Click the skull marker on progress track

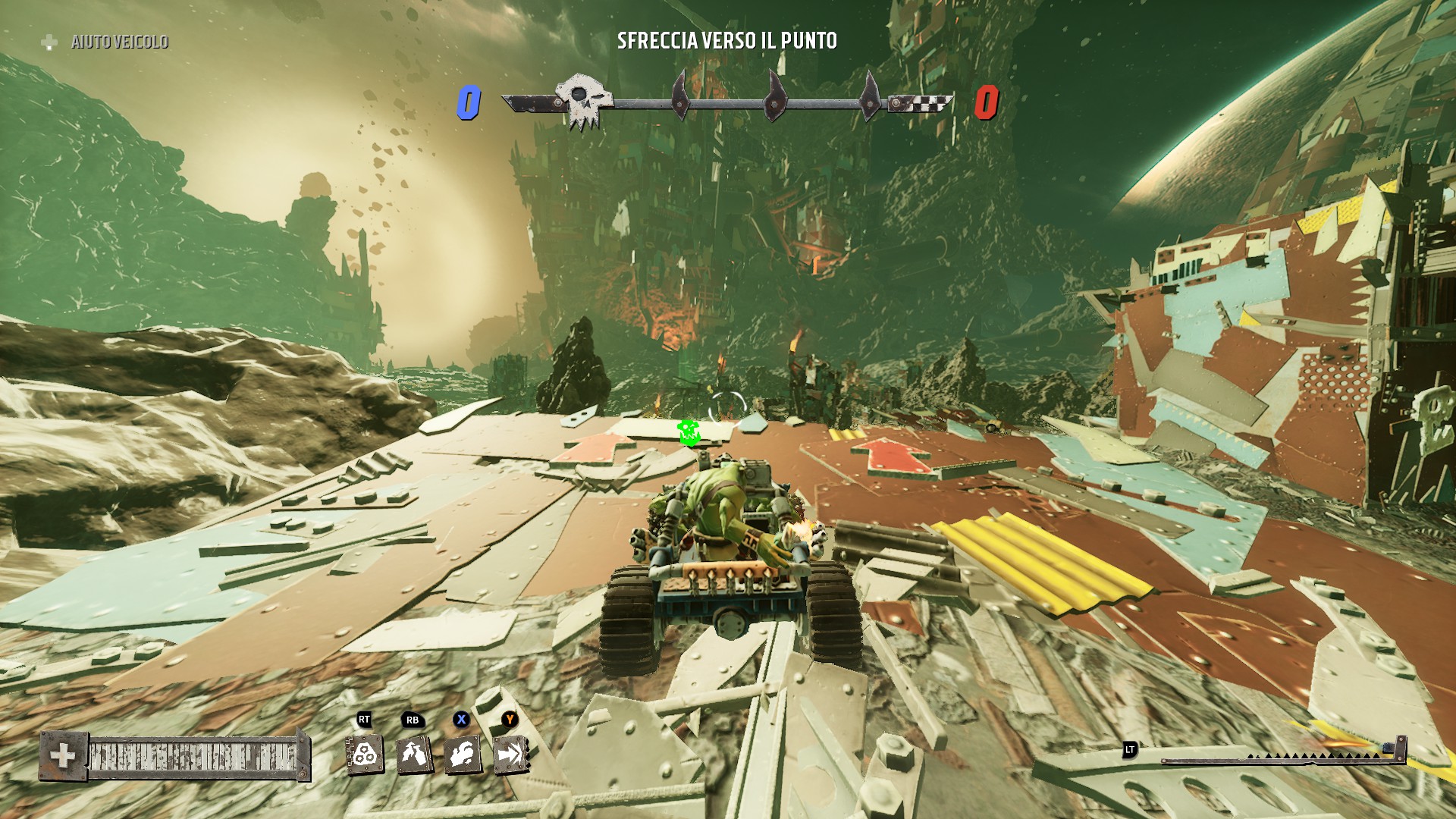(582, 101)
